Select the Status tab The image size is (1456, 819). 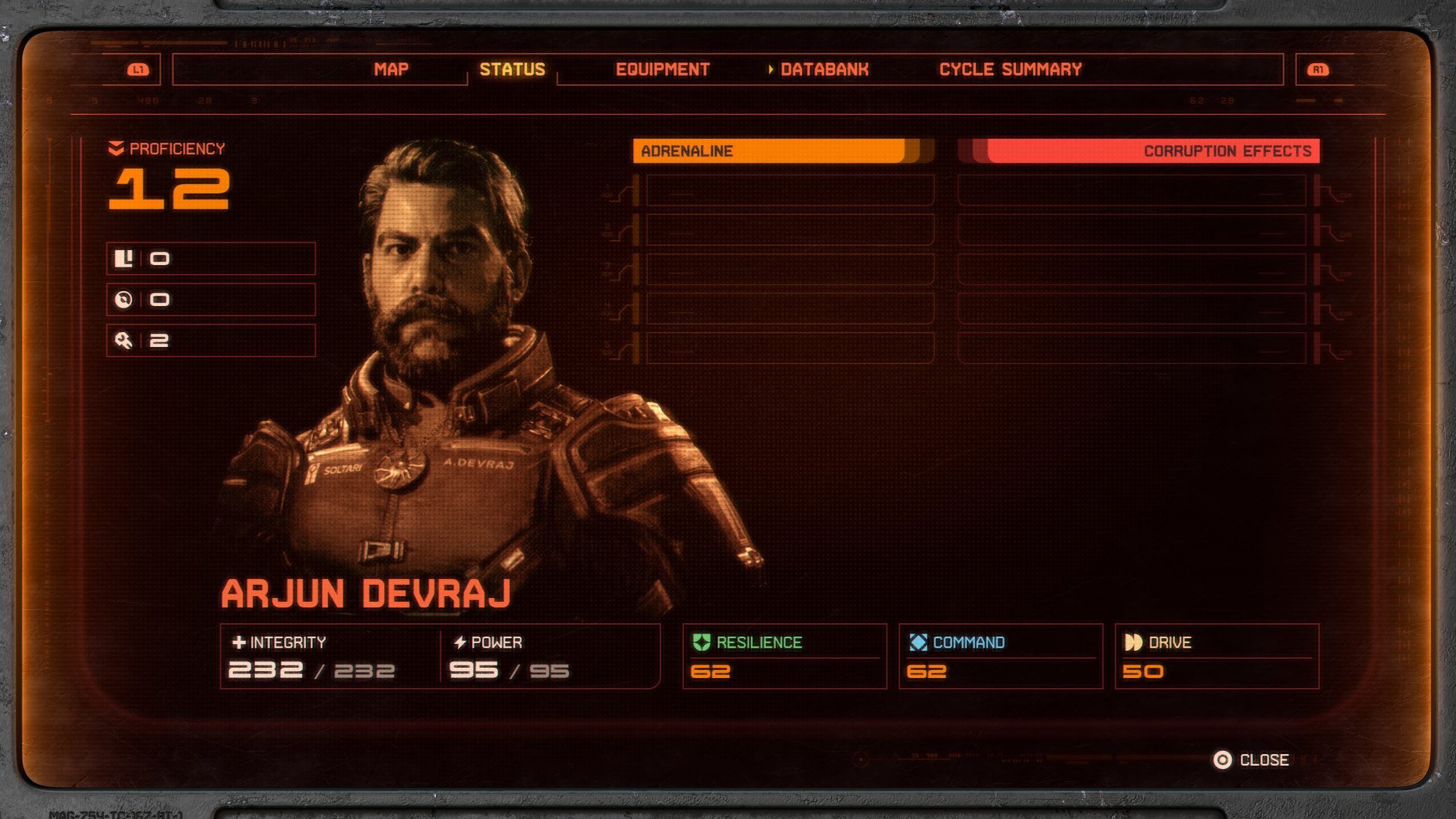pyautogui.click(x=512, y=69)
